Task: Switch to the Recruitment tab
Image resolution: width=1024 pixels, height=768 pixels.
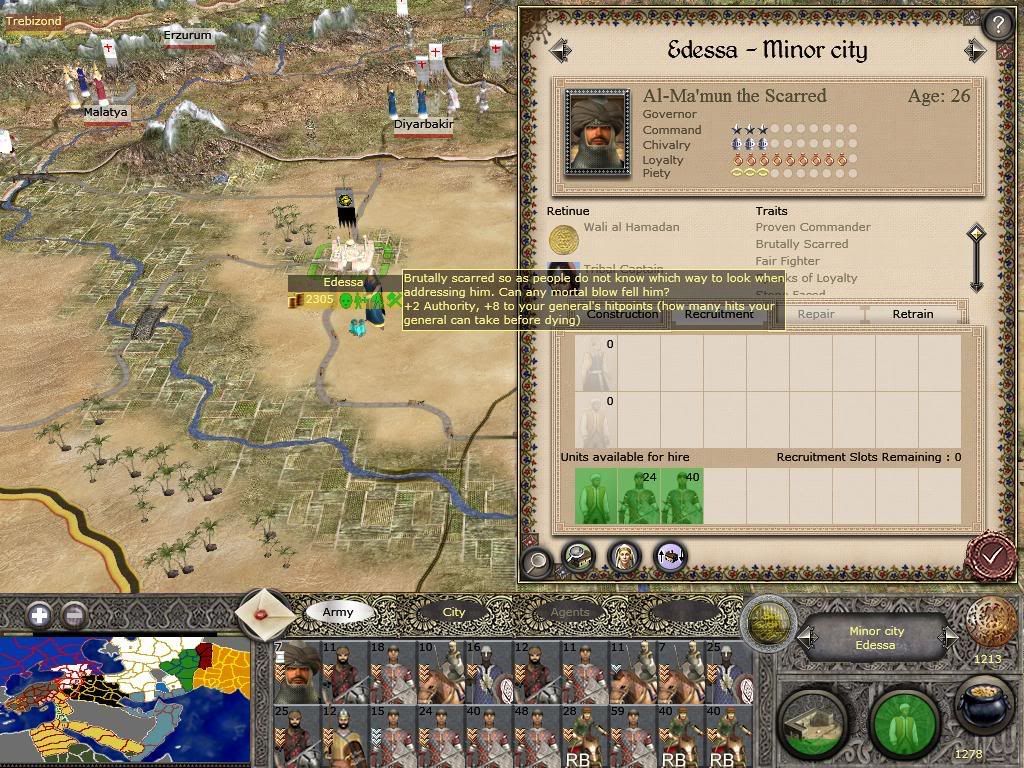Action: coord(719,314)
